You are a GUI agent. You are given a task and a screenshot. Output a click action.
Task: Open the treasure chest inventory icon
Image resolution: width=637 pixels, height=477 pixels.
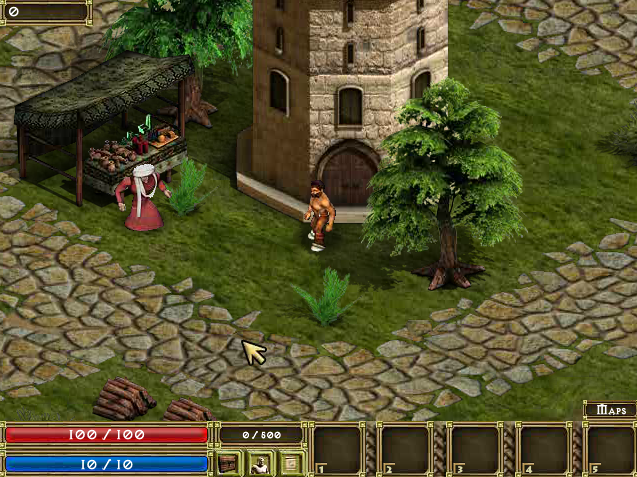tap(229, 463)
